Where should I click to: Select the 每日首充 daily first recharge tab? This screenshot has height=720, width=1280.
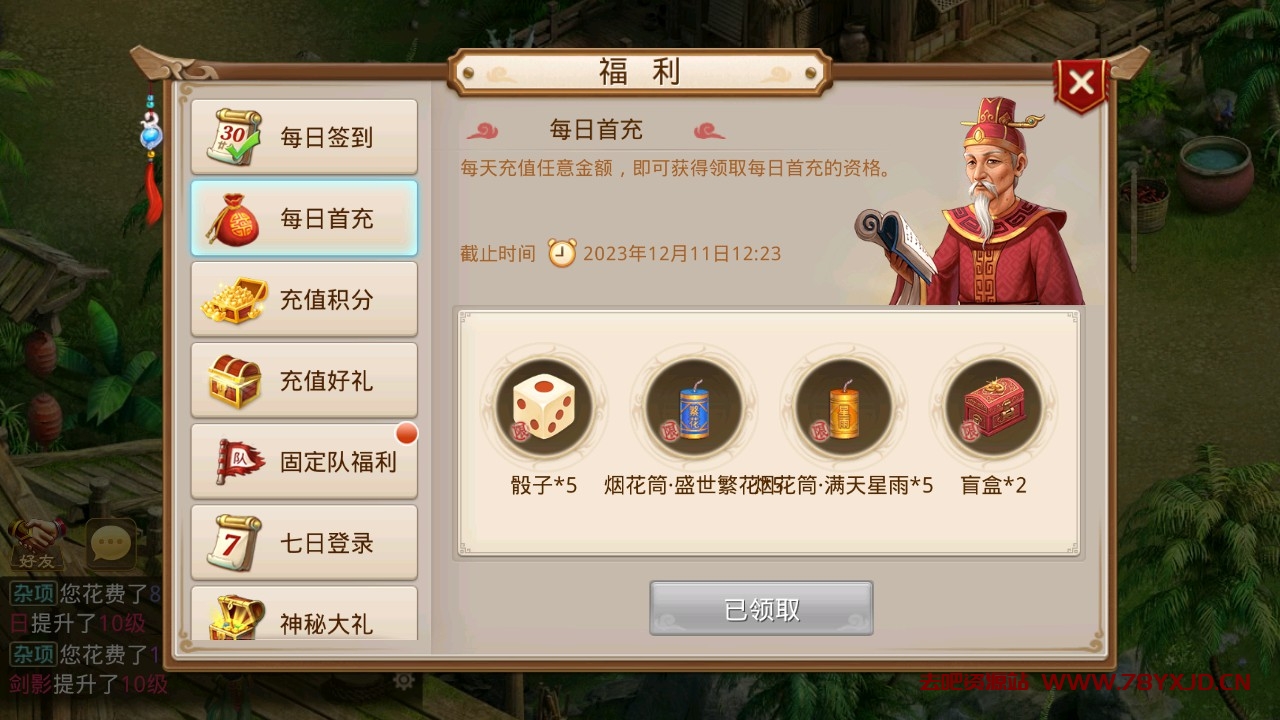(304, 219)
